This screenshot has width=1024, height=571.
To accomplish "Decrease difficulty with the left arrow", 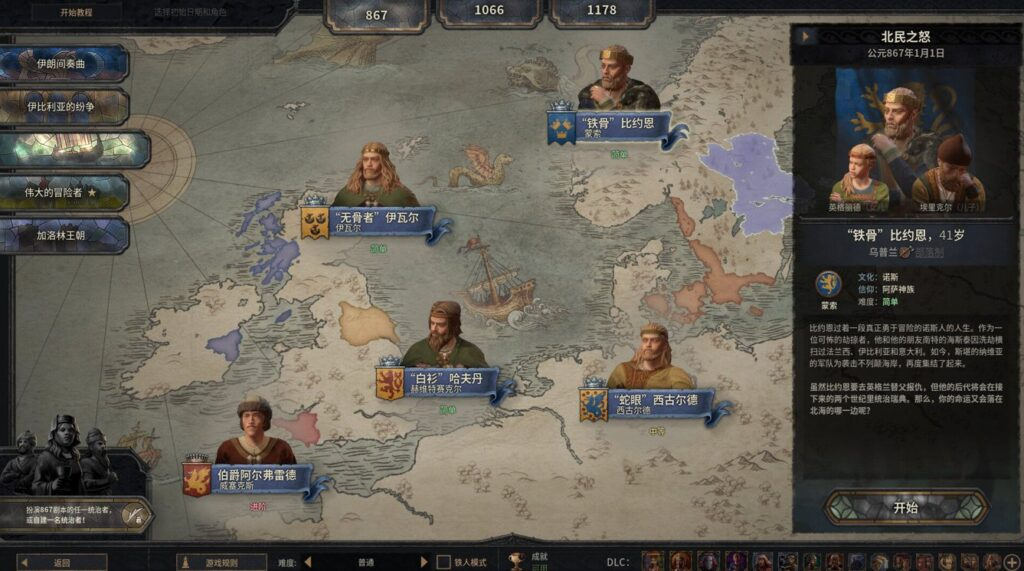I will (308, 563).
